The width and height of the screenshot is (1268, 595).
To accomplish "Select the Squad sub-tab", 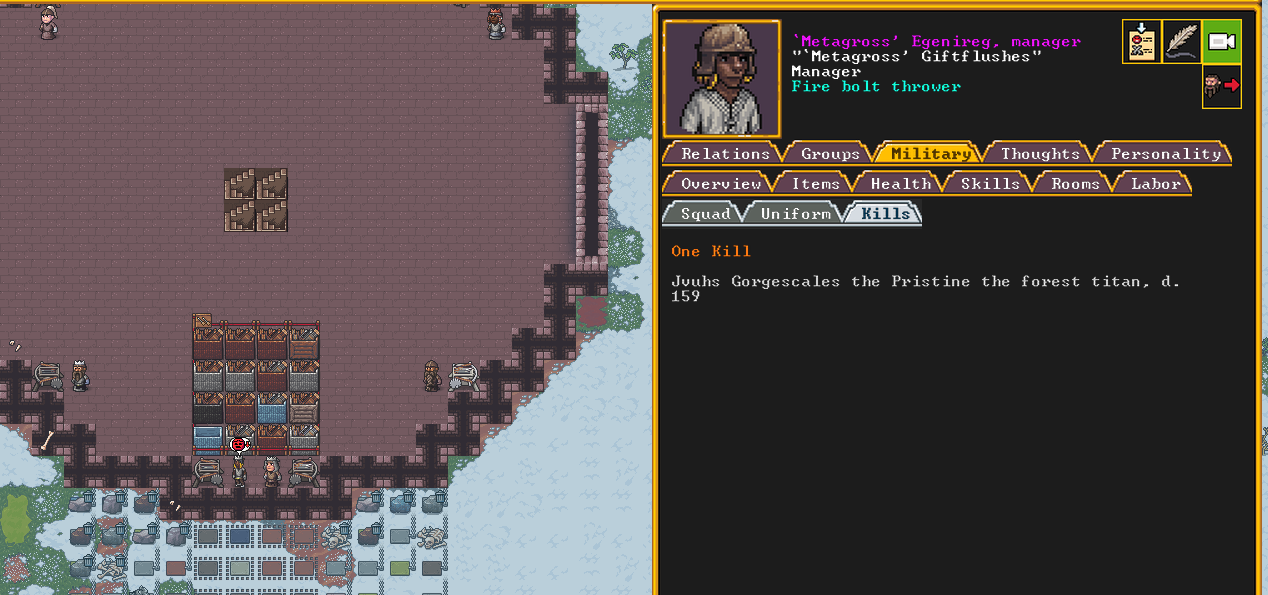I will coord(705,214).
